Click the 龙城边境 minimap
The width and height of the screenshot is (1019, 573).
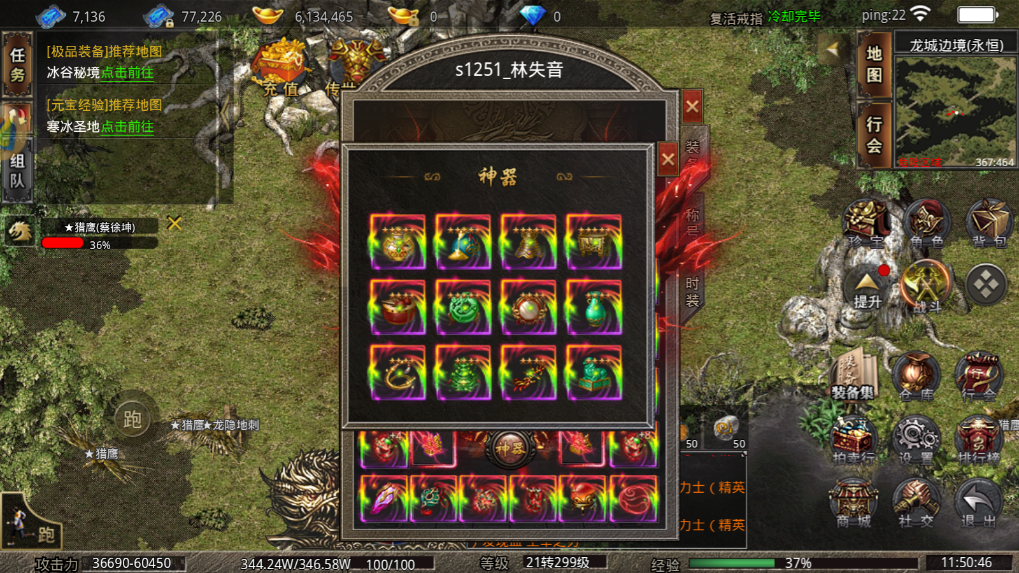point(954,112)
